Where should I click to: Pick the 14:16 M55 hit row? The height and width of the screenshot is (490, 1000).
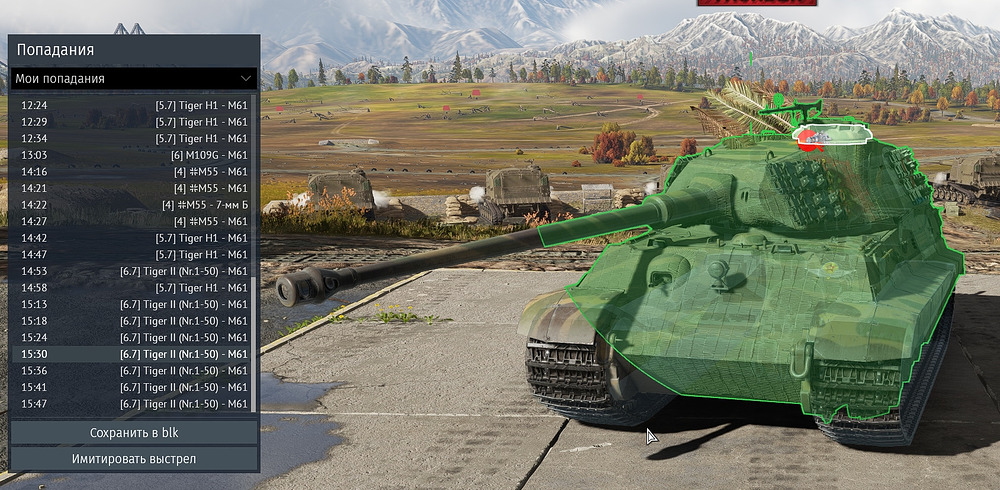point(134,171)
